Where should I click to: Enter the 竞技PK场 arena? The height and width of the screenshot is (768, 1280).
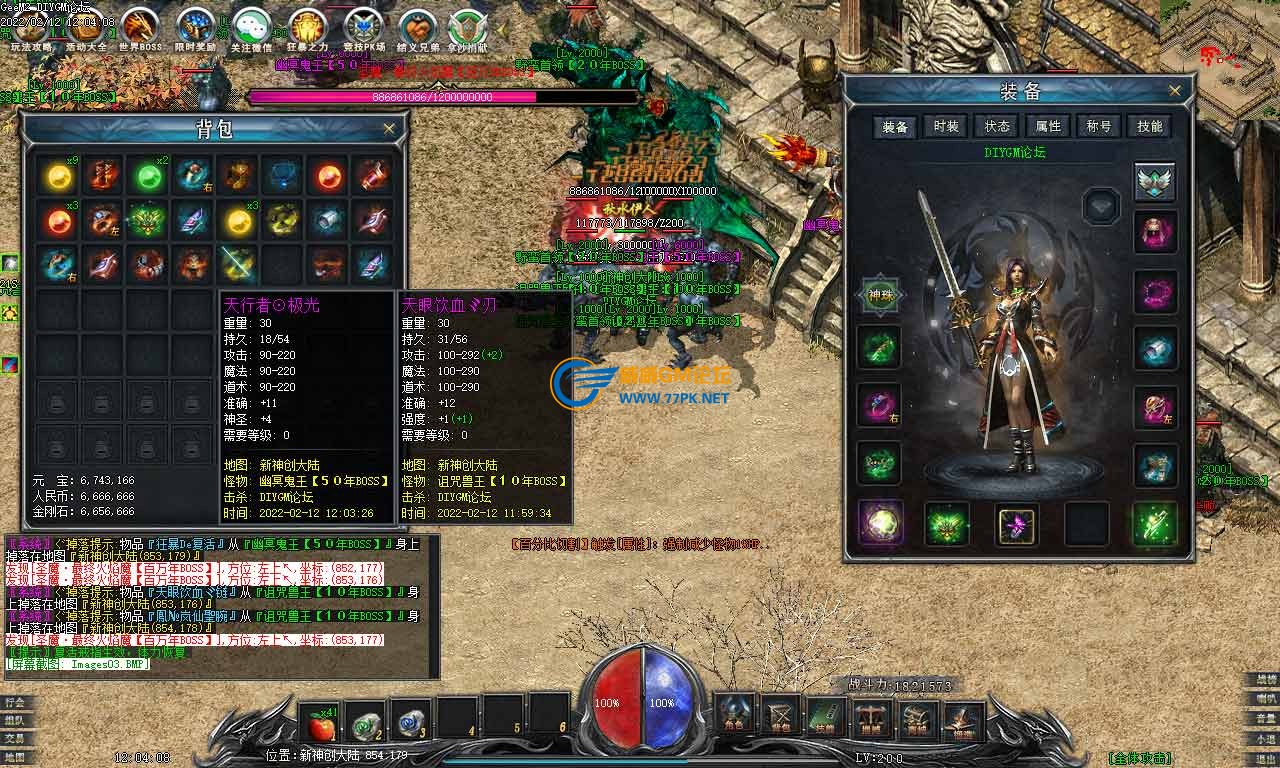tap(362, 27)
